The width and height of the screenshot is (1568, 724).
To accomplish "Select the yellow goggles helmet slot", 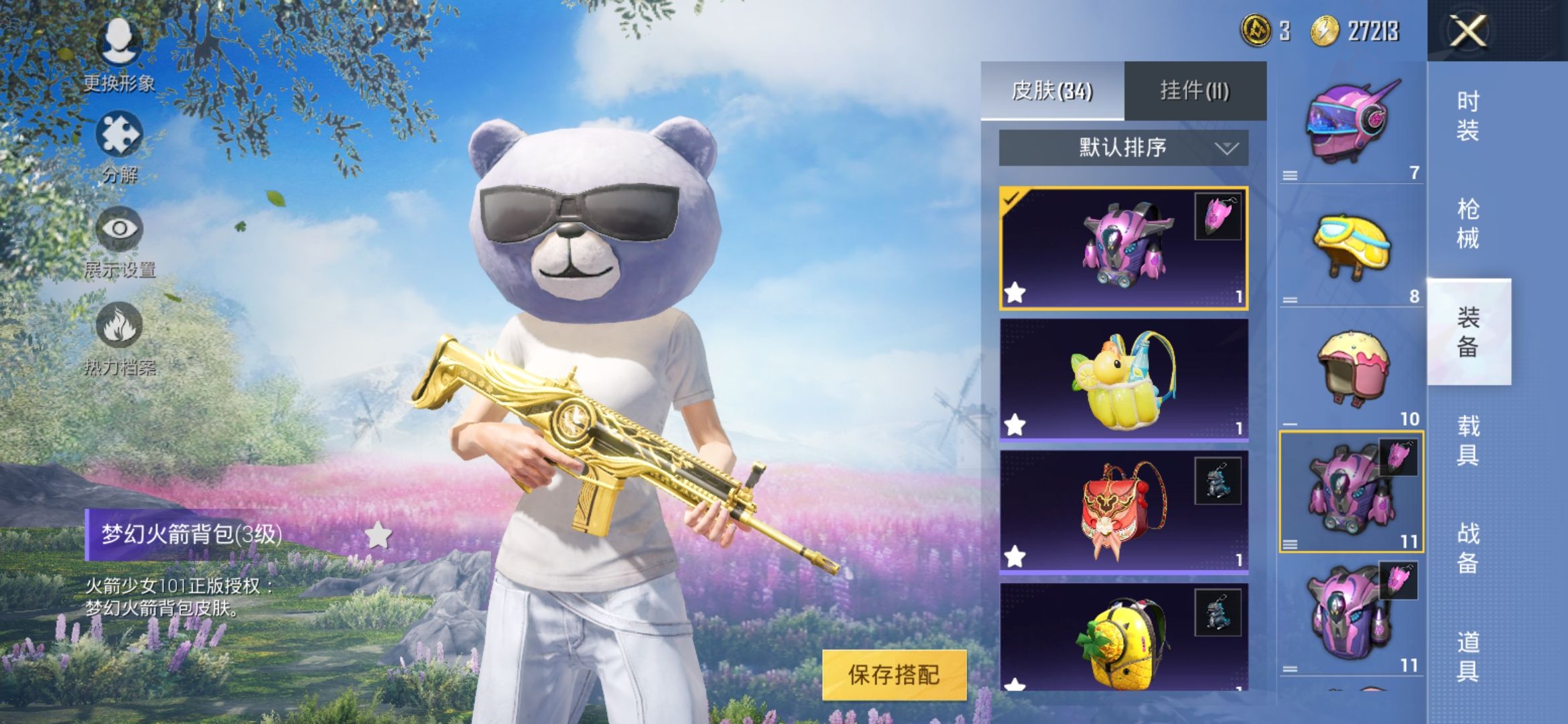I will (1351, 247).
